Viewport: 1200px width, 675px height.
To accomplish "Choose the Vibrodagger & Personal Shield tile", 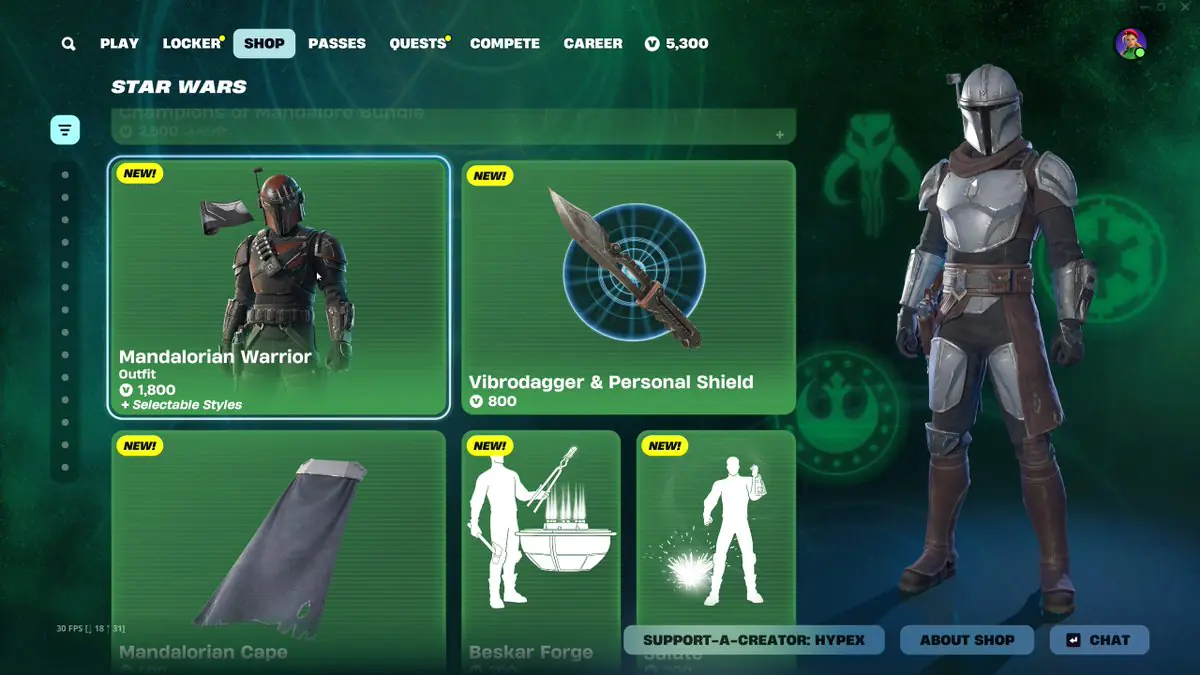I will tap(628, 287).
